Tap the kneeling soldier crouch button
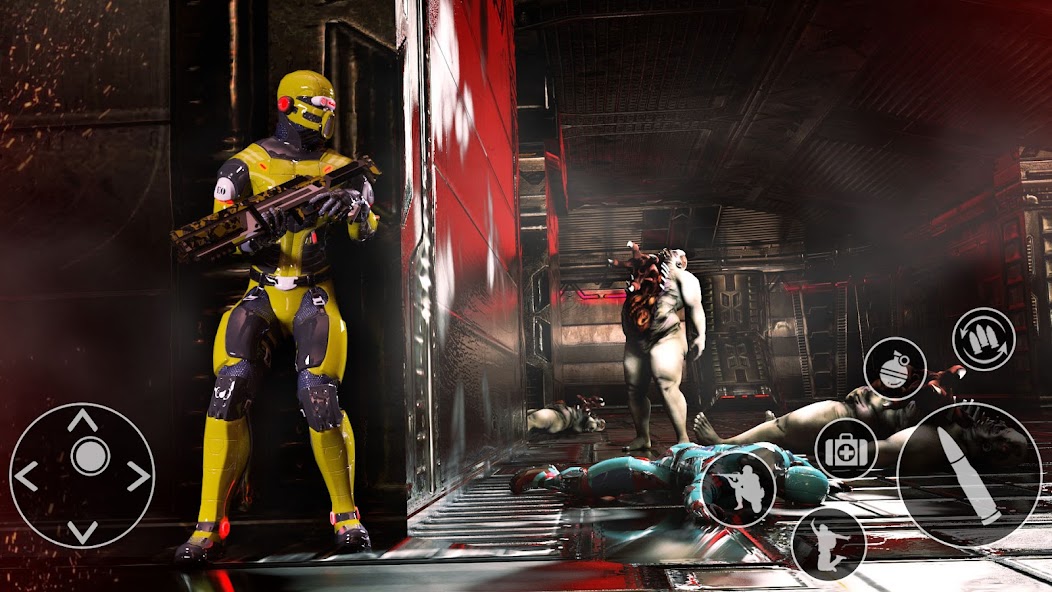The width and height of the screenshot is (1052, 592). pos(738,489)
